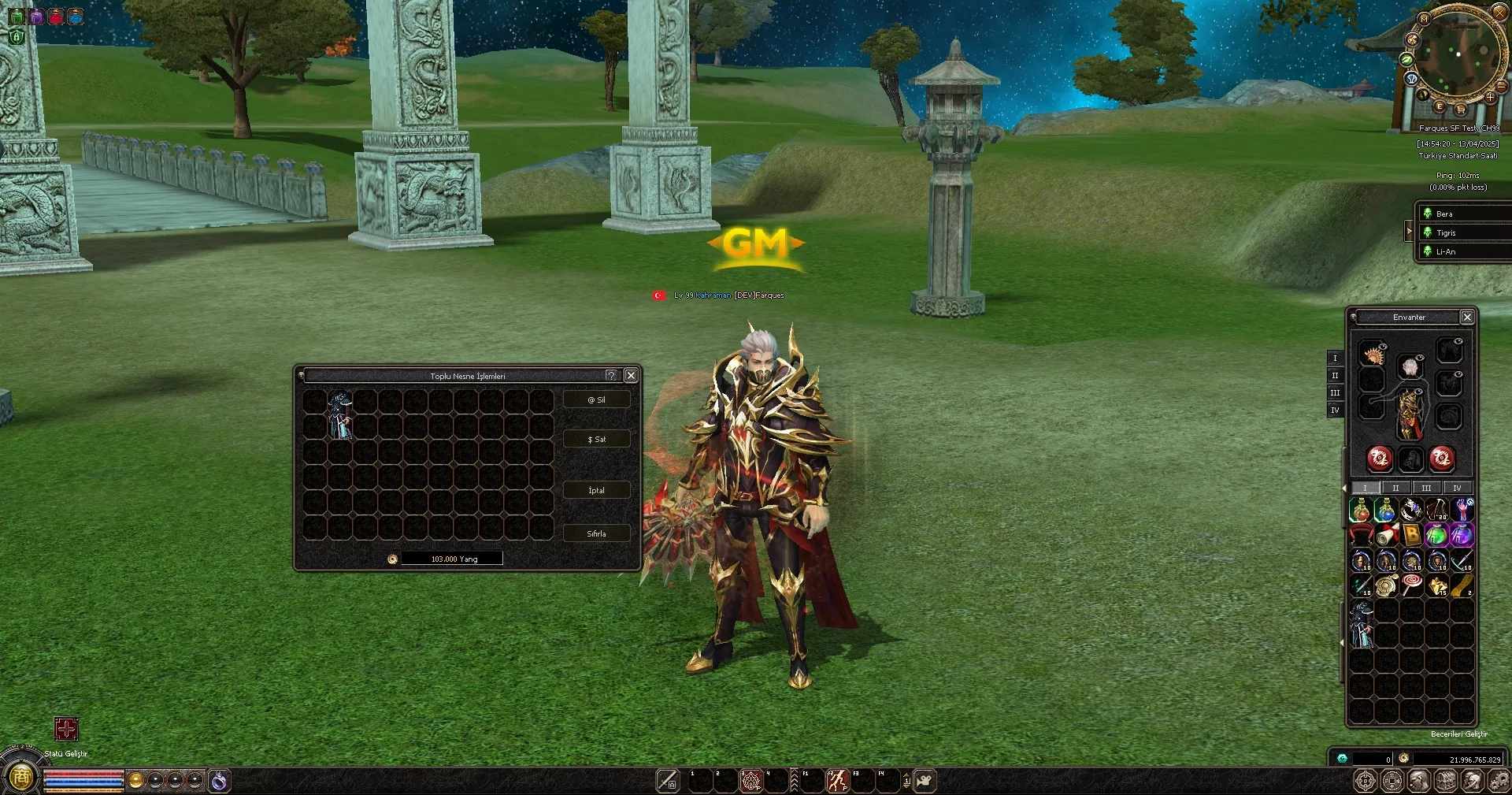1512x795 pixels.
Task: Toggle the weapon auto-attack lock icon
Action: tap(667, 780)
